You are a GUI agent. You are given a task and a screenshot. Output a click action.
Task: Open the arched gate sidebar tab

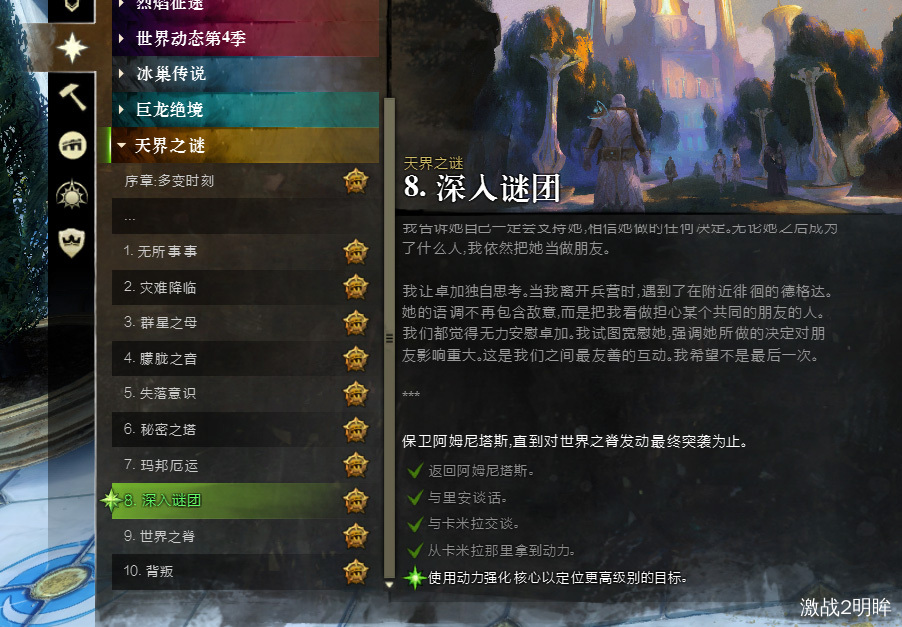(x=73, y=145)
